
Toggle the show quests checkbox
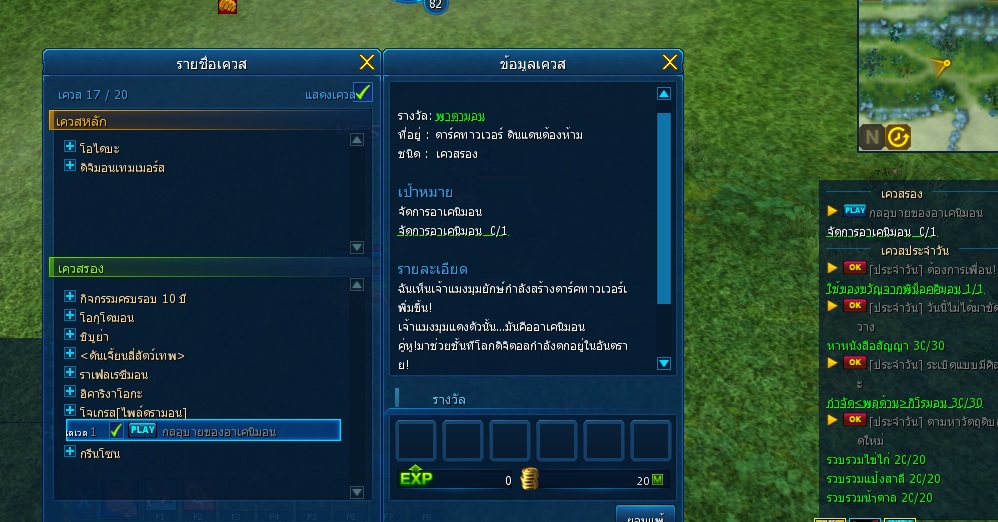[364, 93]
